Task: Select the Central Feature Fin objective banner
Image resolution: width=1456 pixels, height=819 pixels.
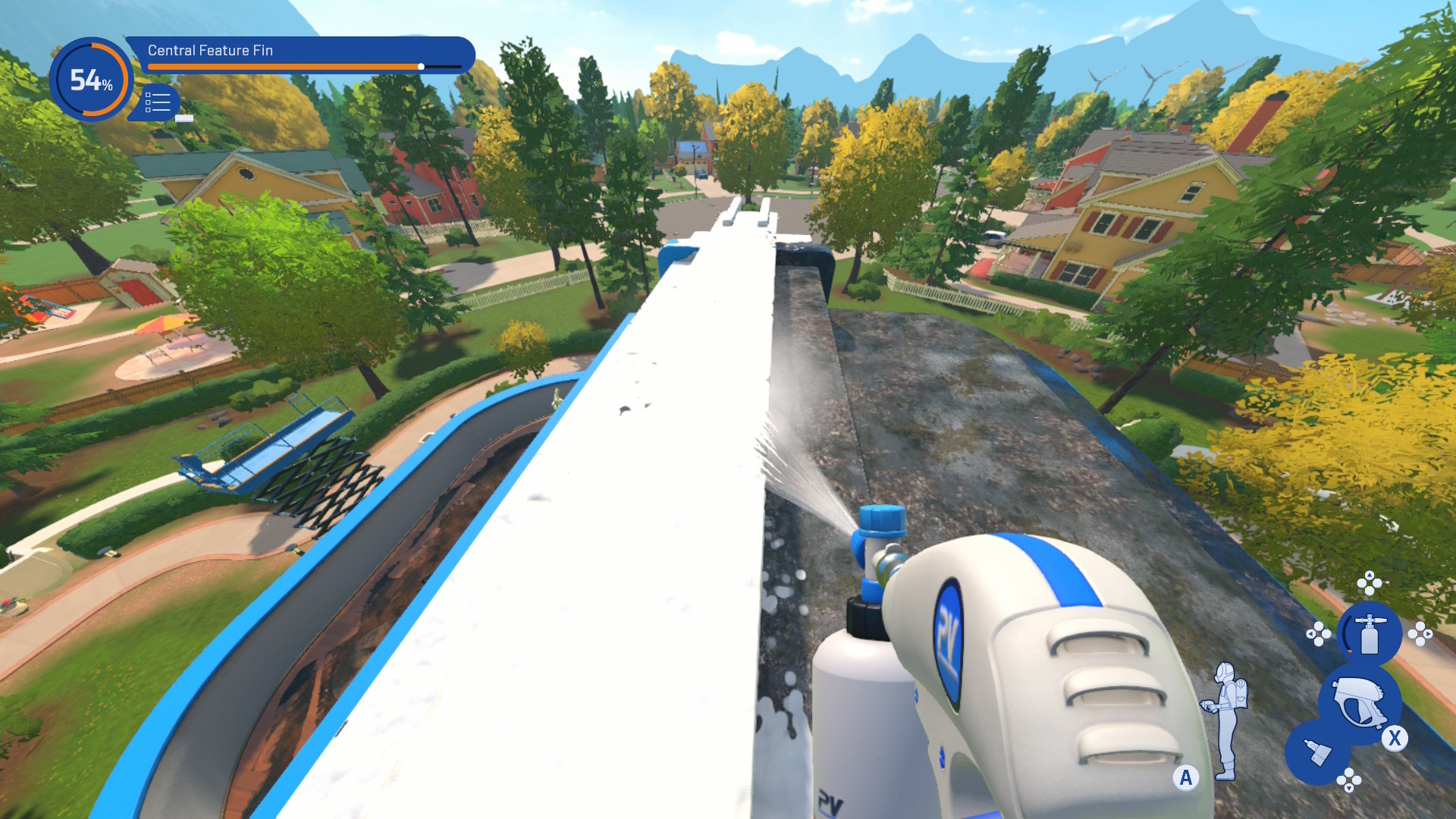Action: [300, 55]
